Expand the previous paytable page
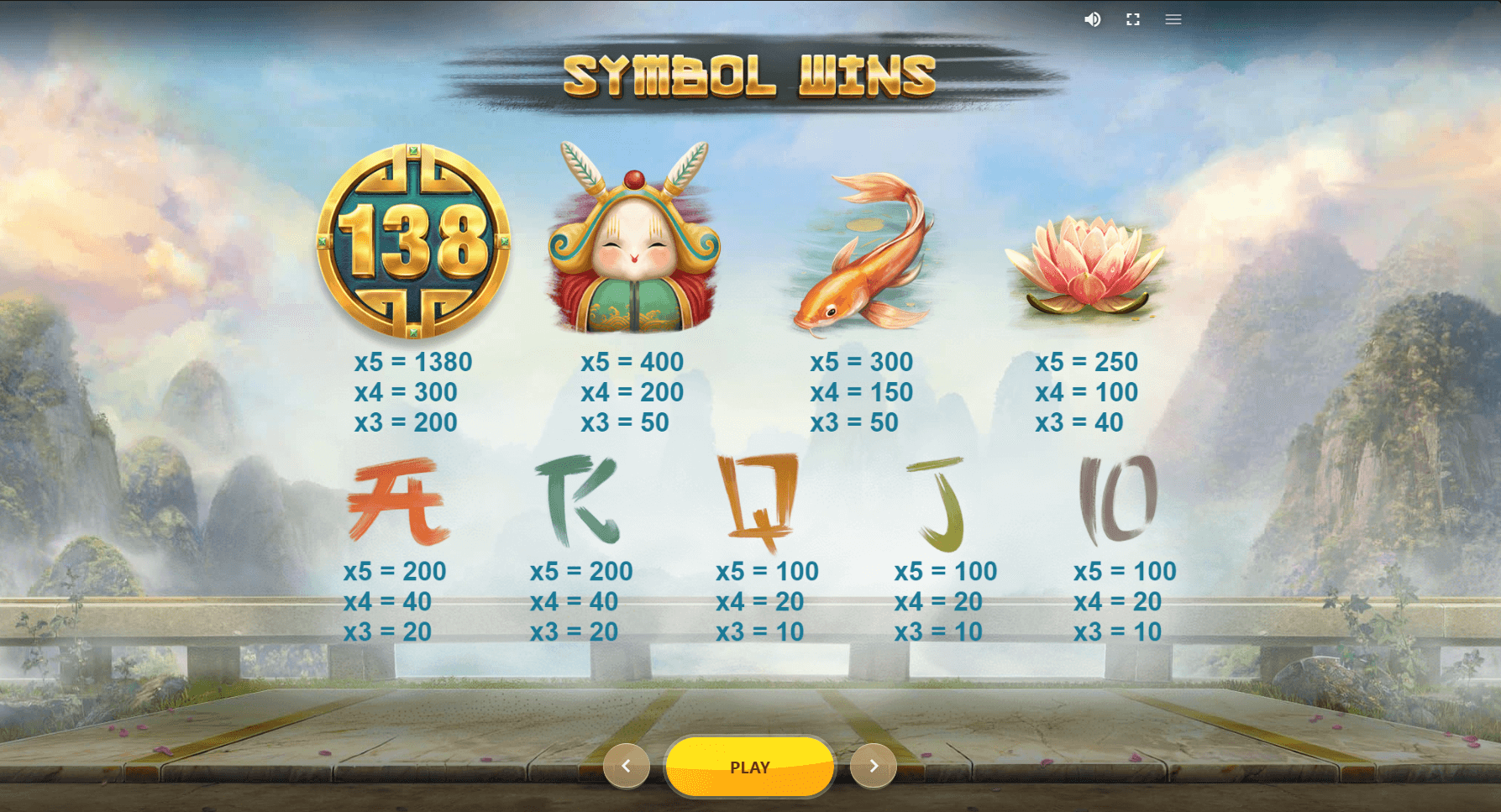Viewport: 1501px width, 812px height. point(627,766)
